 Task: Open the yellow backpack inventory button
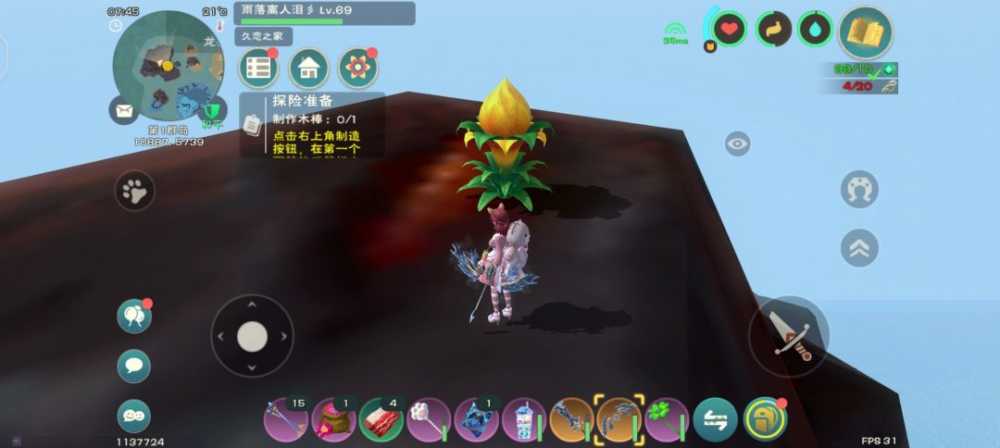coord(763,420)
